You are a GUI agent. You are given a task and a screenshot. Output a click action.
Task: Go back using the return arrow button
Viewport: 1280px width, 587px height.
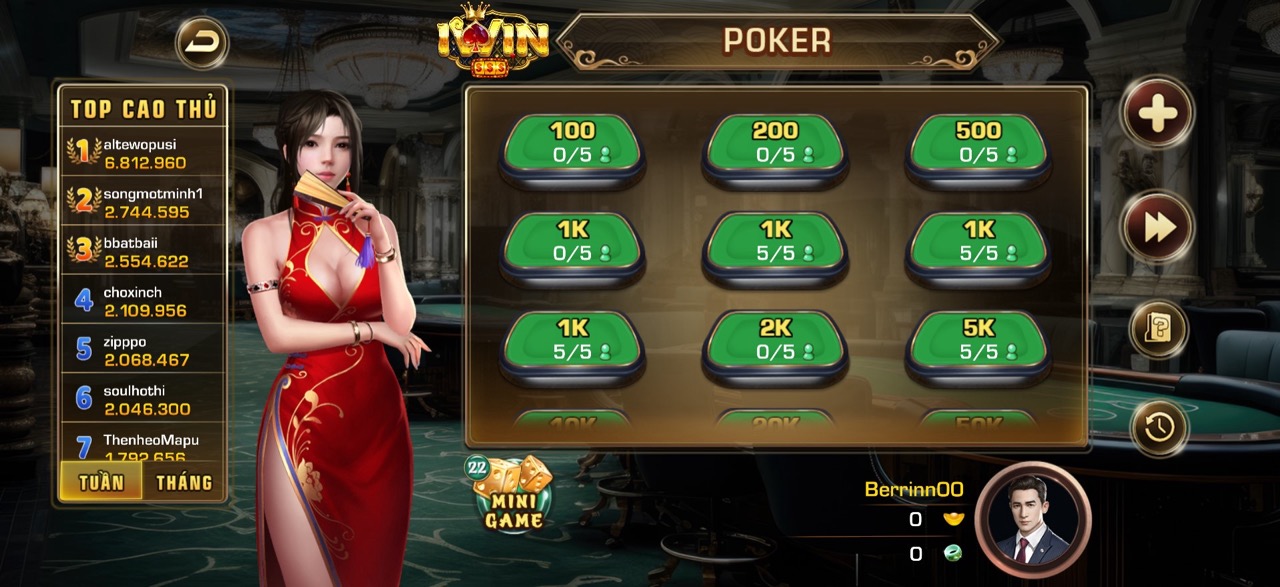[202, 42]
